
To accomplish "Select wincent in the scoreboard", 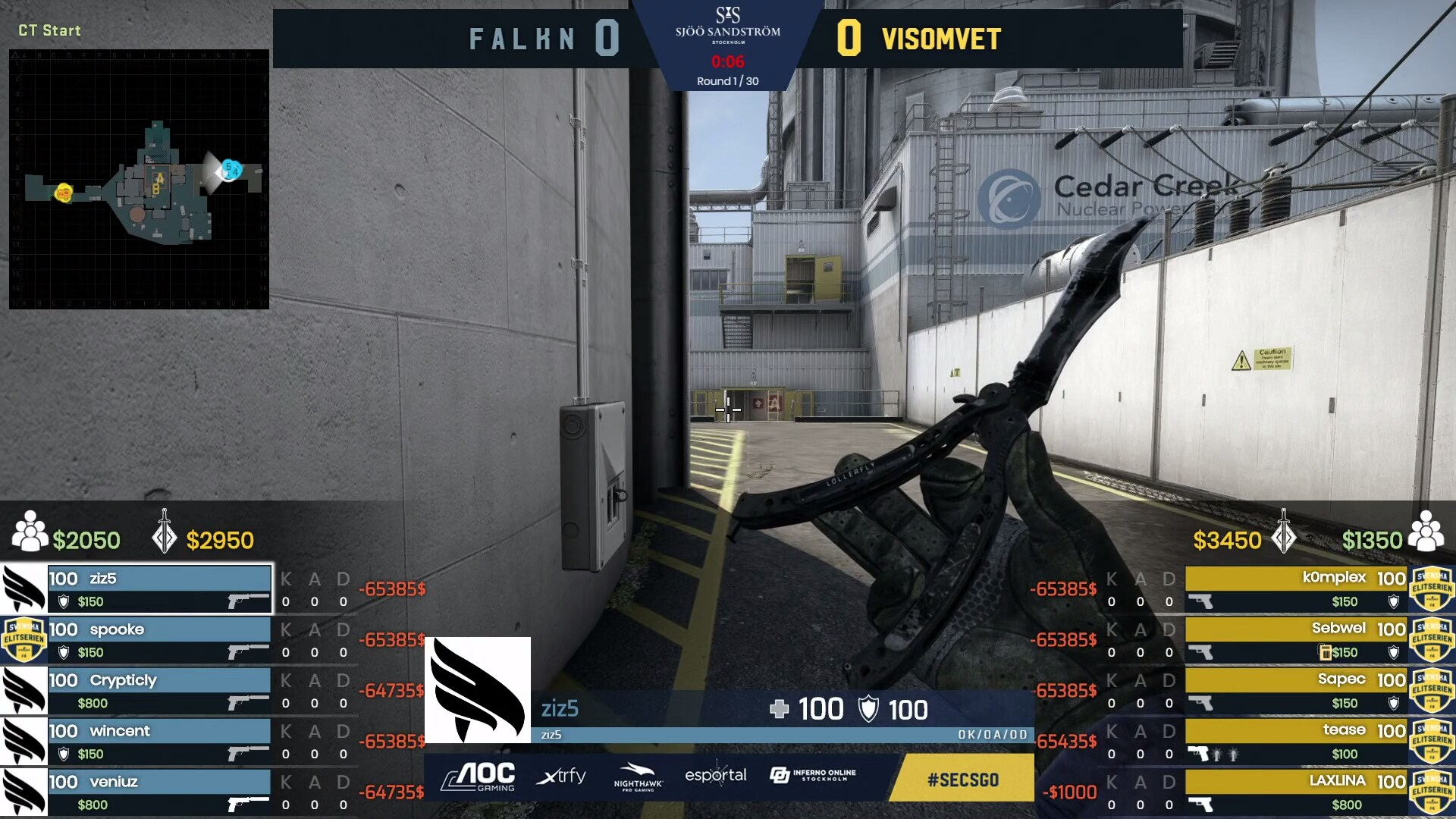I will click(x=159, y=741).
